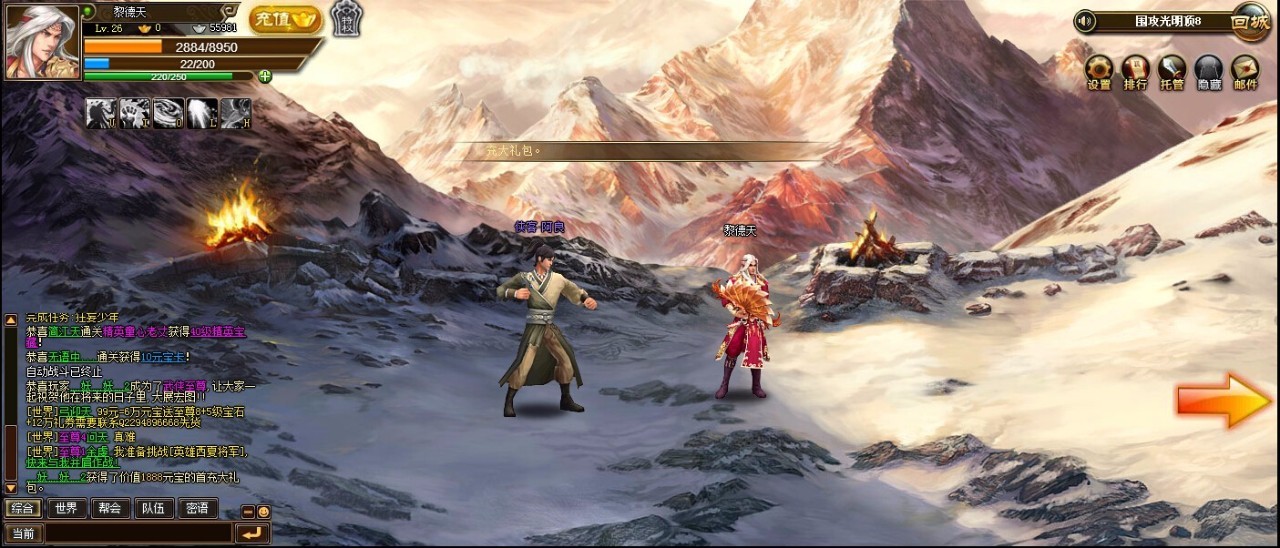Toggle the sound speaker icon
This screenshot has width=1280, height=548.
coord(1085,21)
